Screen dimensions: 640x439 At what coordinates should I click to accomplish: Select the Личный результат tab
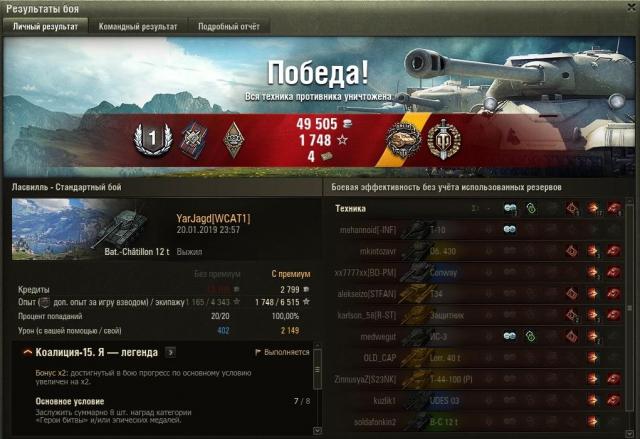click(46, 27)
